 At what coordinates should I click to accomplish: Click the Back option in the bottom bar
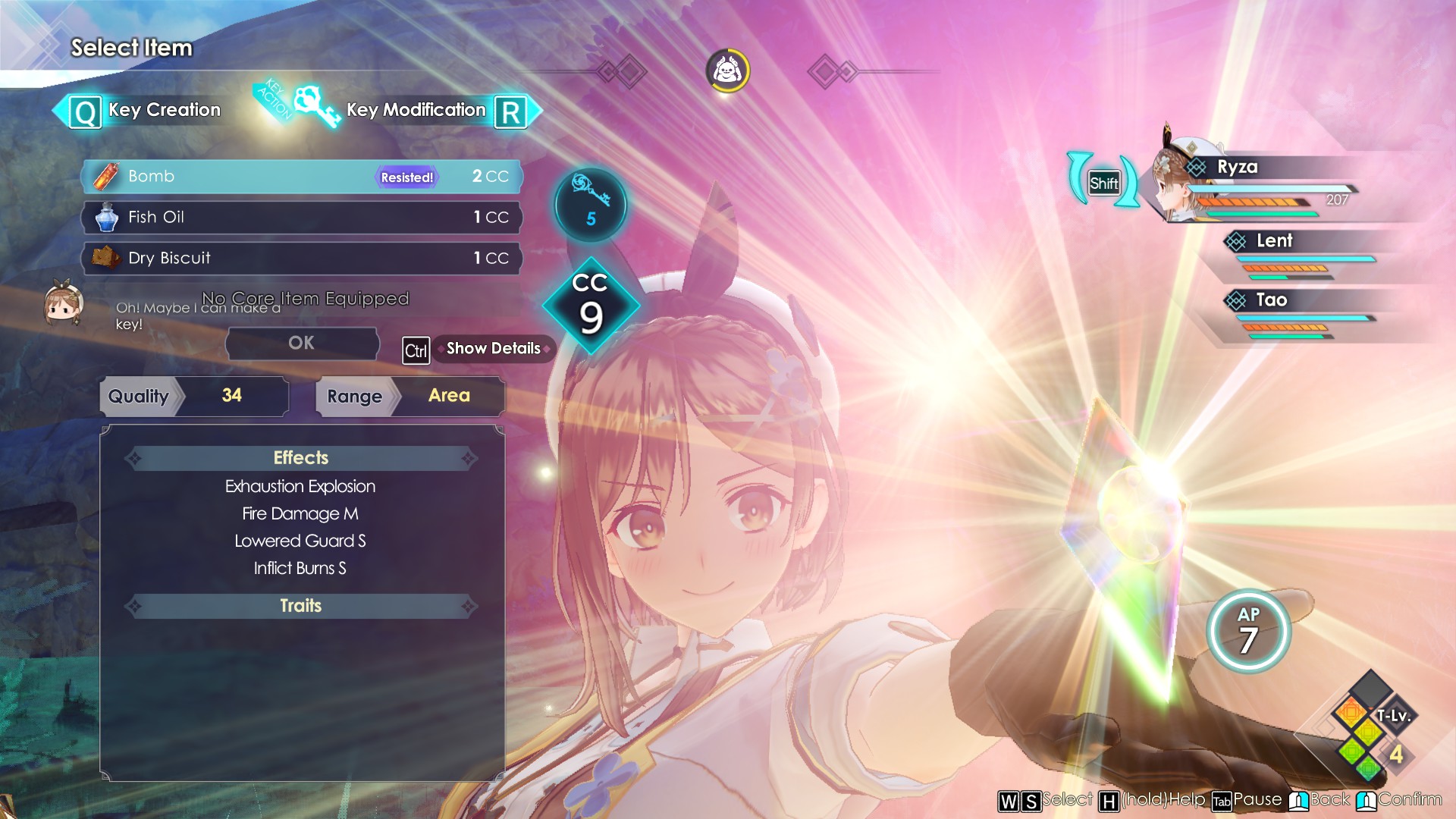coord(1320,800)
